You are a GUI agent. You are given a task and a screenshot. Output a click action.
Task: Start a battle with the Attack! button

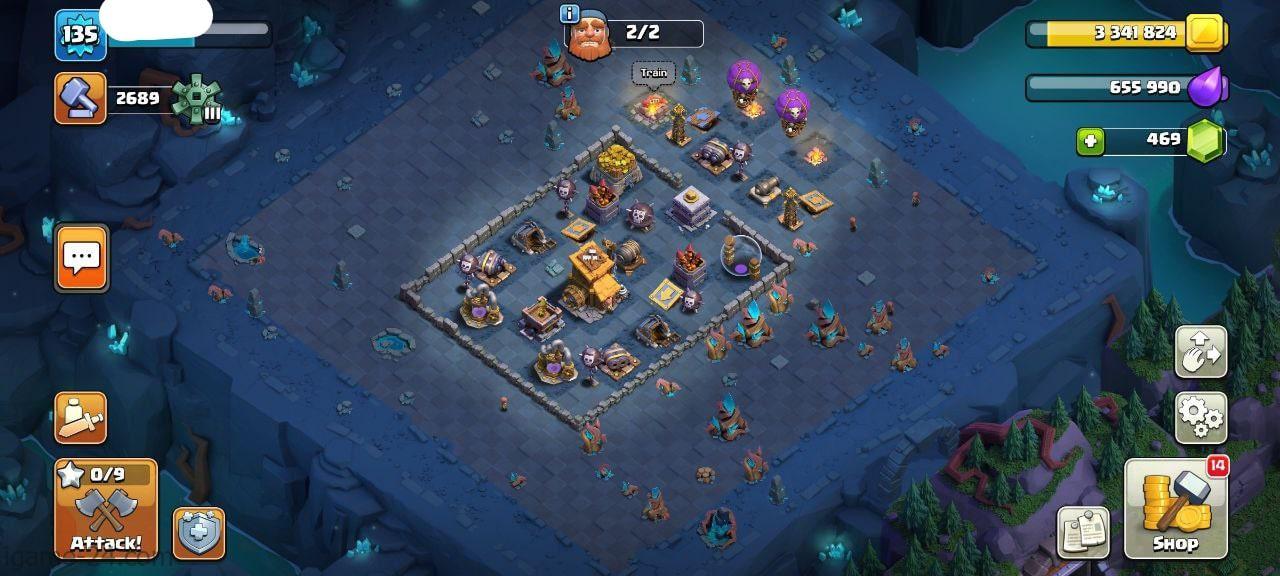coord(105,508)
